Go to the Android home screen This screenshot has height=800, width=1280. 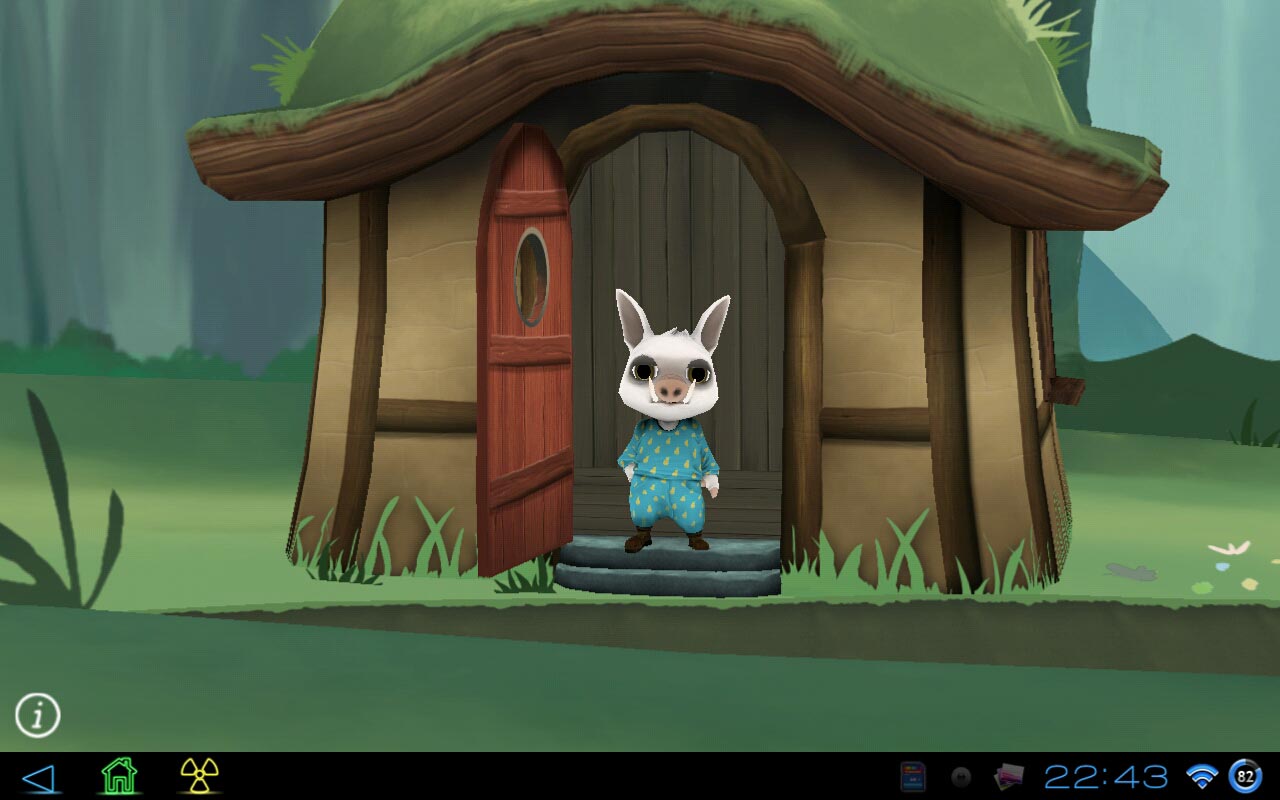[x=119, y=776]
